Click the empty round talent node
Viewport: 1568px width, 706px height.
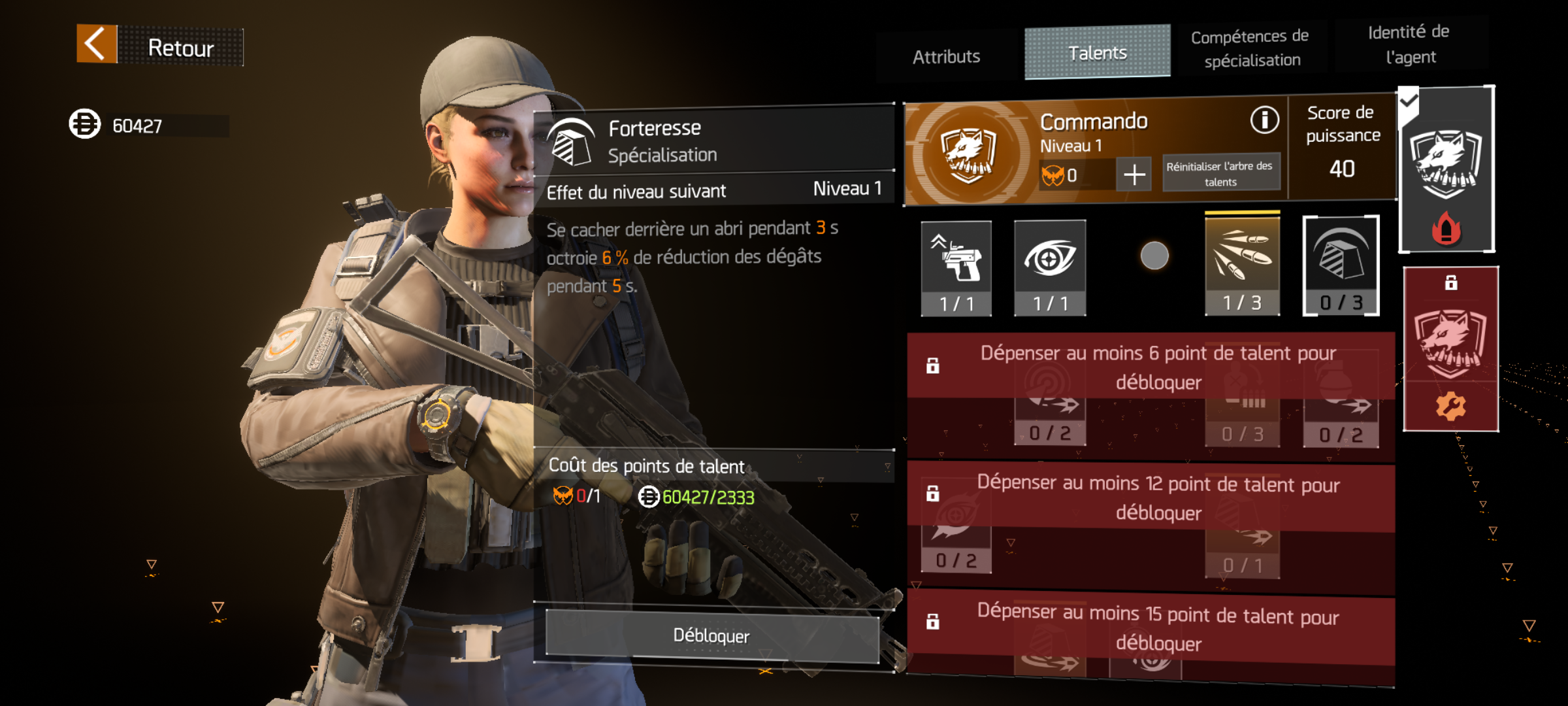pyautogui.click(x=1154, y=256)
